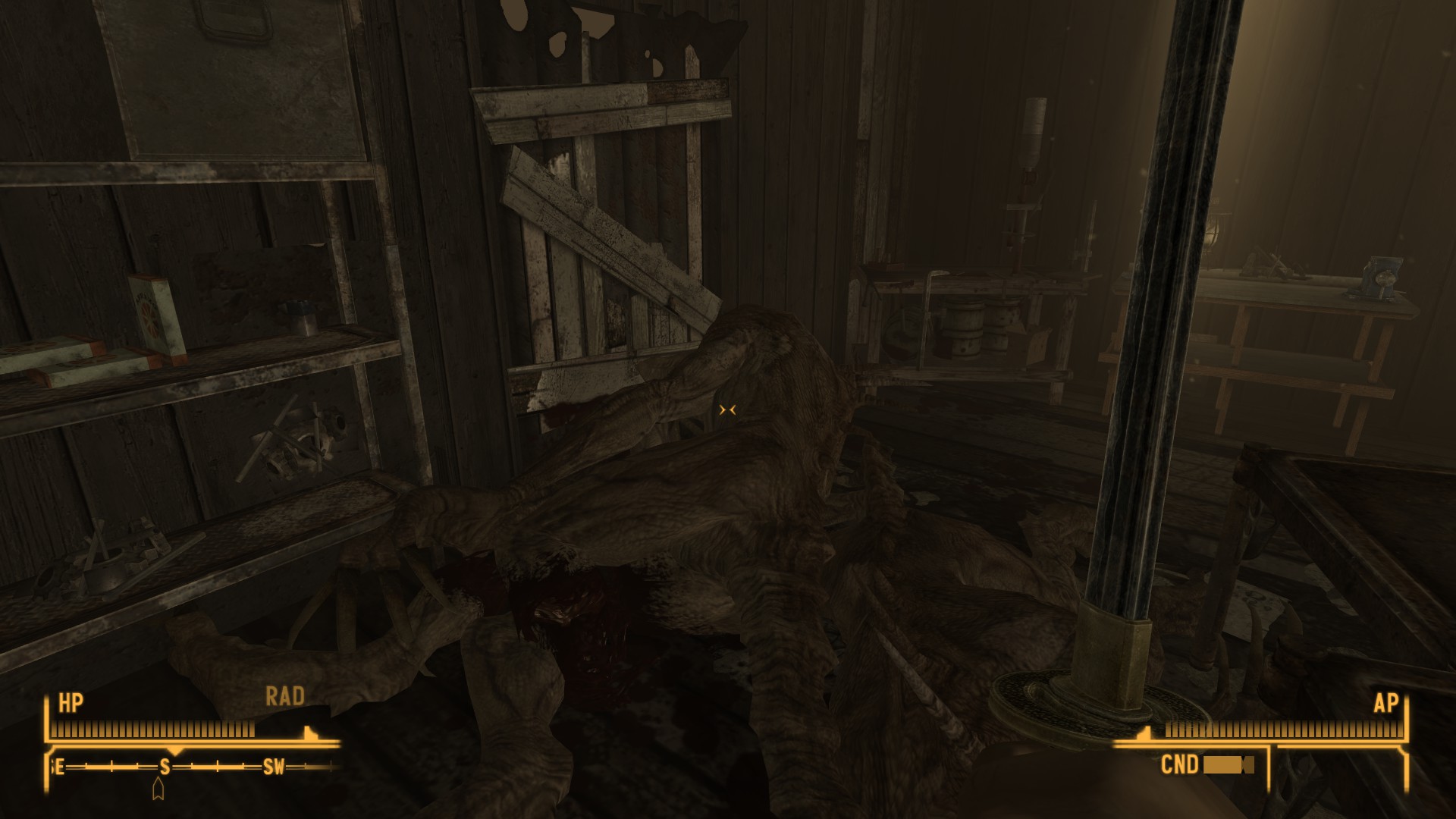Viewport: 1456px width, 819px height.
Task: Select the S heading on the compass
Action: click(x=165, y=767)
